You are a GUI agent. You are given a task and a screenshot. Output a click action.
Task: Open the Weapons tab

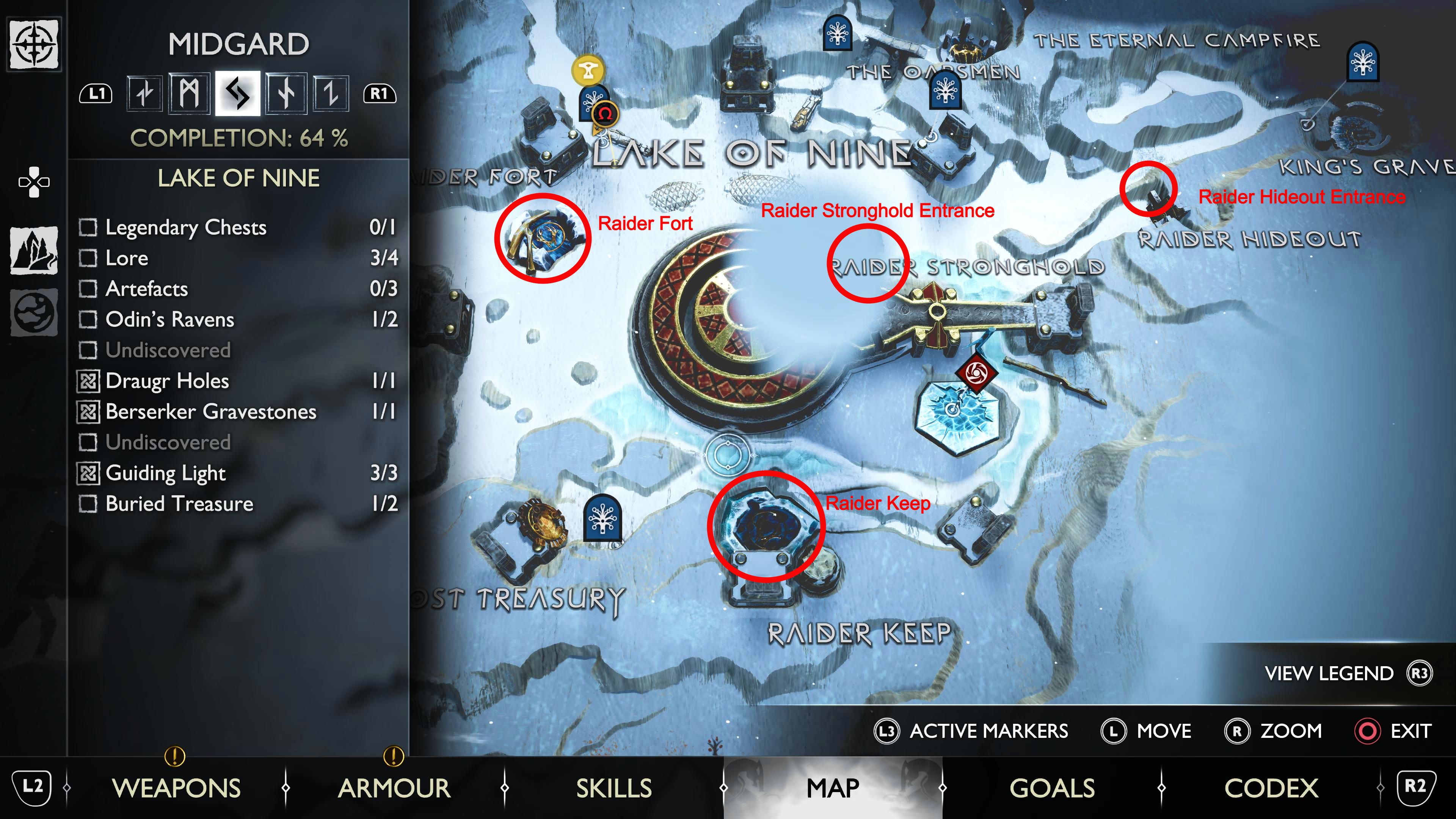tap(176, 788)
